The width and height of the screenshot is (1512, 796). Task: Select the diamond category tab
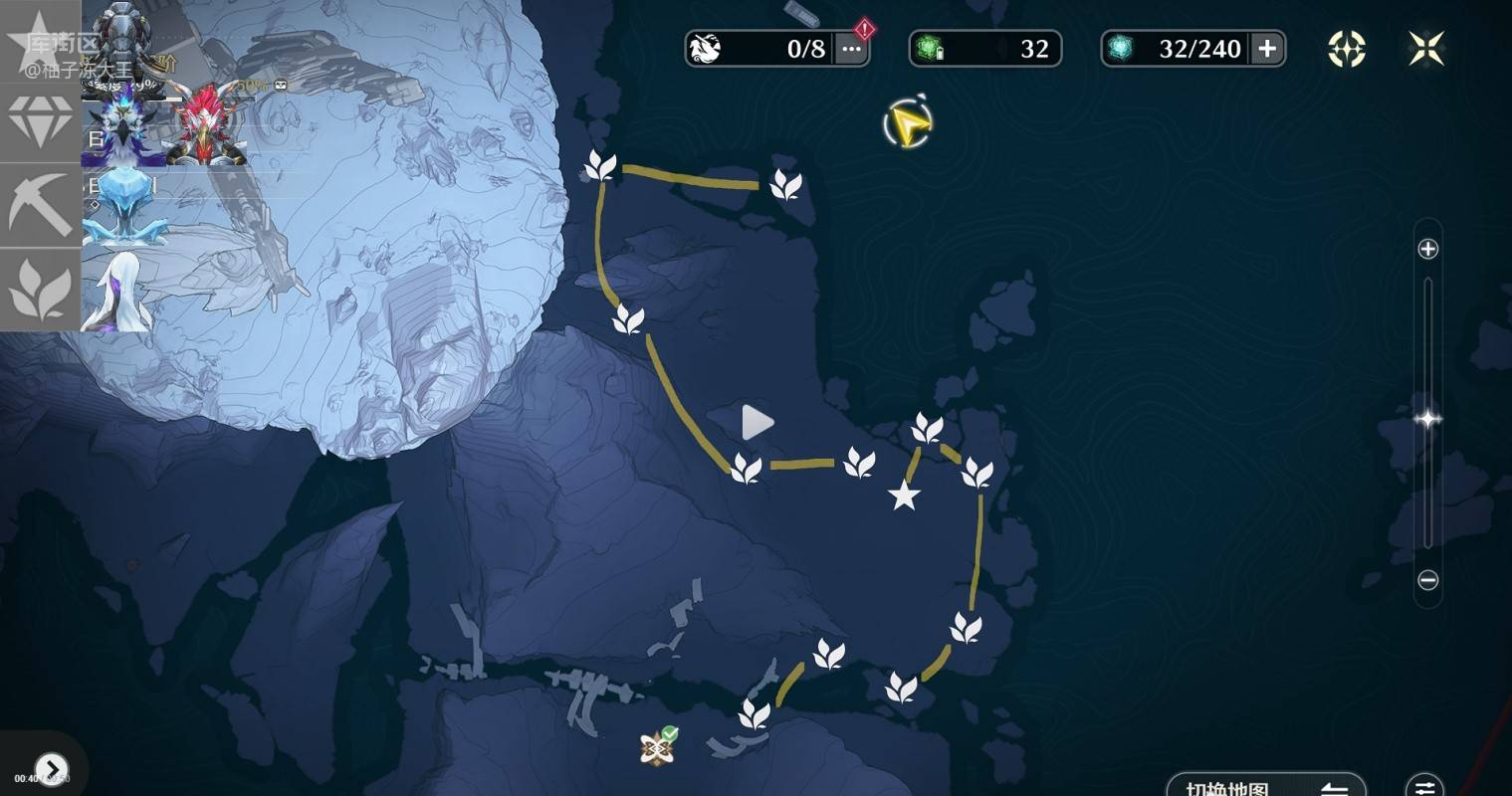(40, 122)
